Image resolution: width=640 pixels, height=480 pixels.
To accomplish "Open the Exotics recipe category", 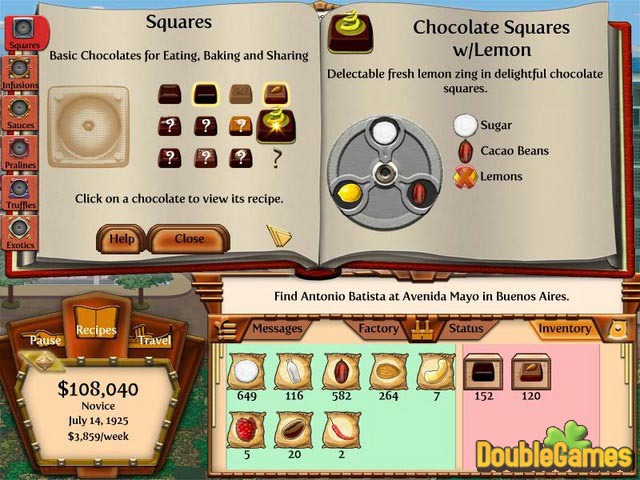I will 20,231.
